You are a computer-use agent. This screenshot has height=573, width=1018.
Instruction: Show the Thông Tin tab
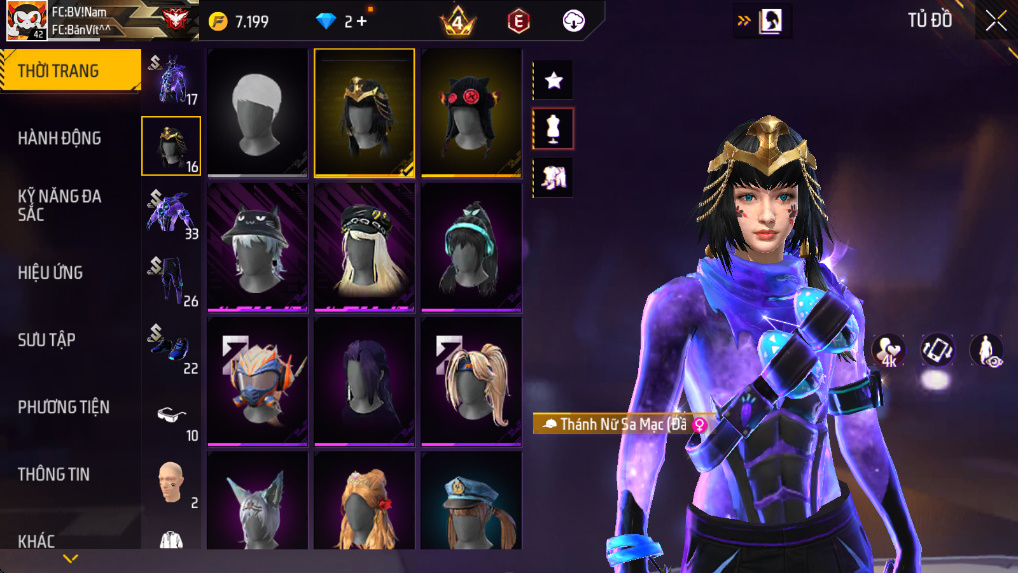click(54, 474)
